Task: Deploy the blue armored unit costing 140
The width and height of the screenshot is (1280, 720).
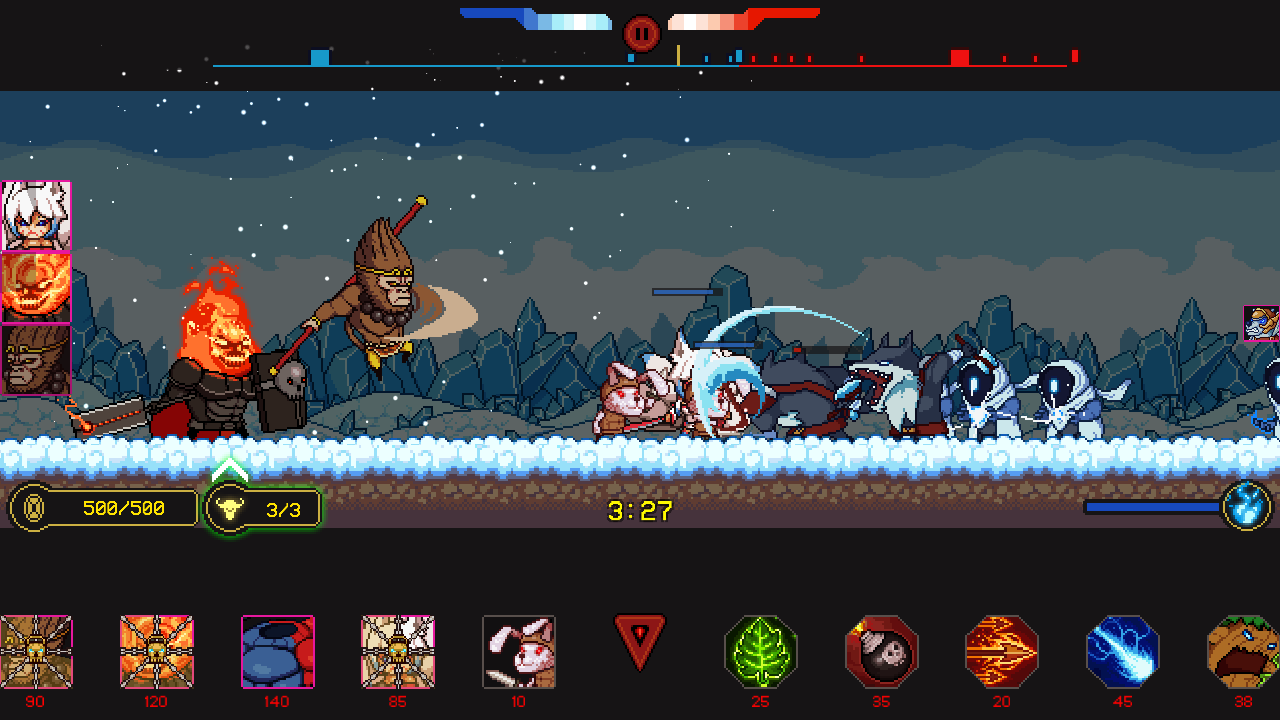Action: coord(277,652)
